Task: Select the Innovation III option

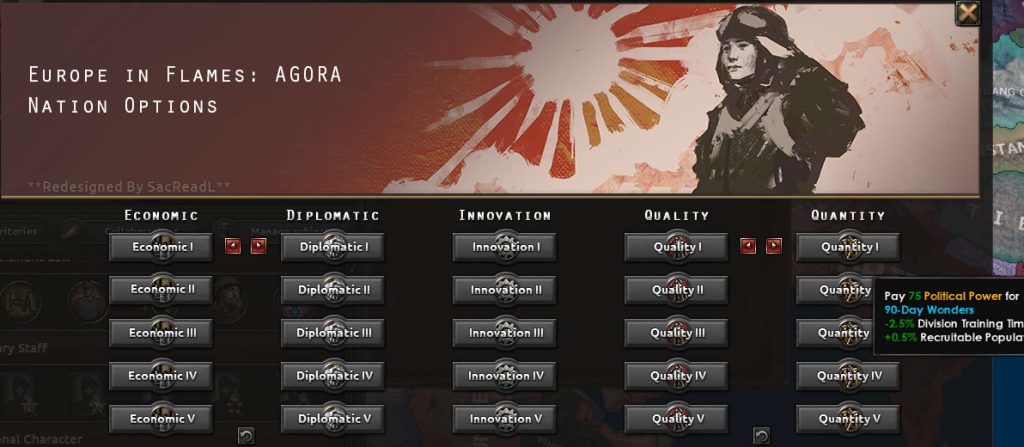Action: pos(505,333)
